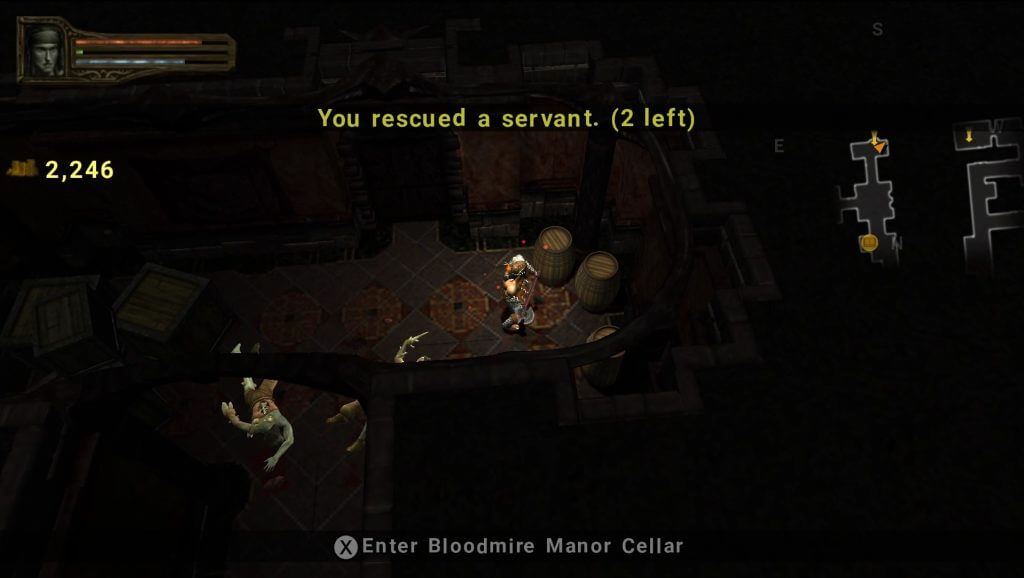The height and width of the screenshot is (578, 1024).
Task: Select the orange player arrow on the minimap
Action: click(878, 145)
